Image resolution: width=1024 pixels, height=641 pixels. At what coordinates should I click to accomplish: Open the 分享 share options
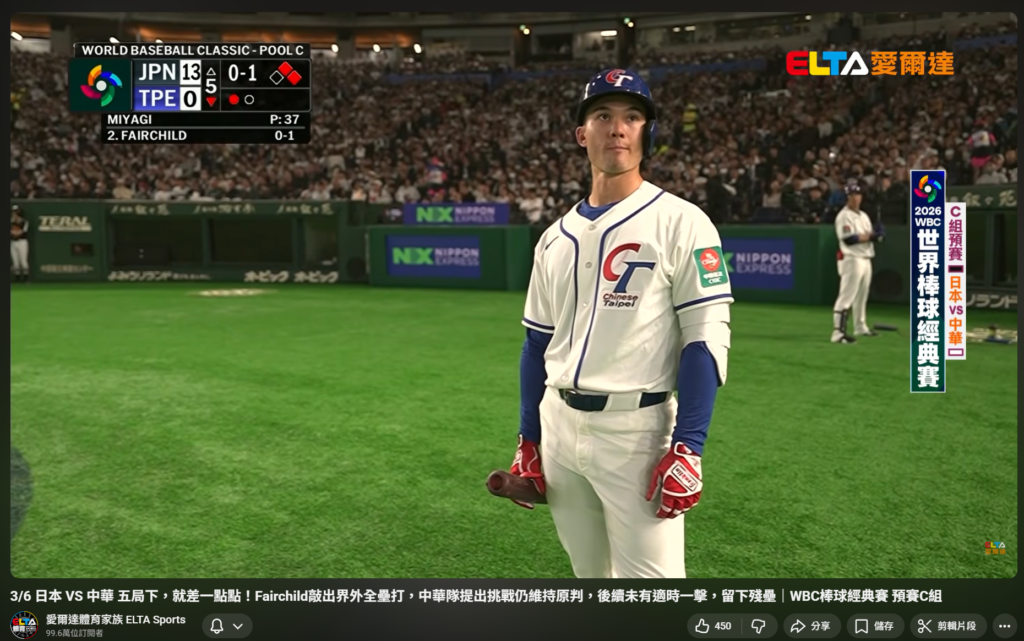click(810, 626)
